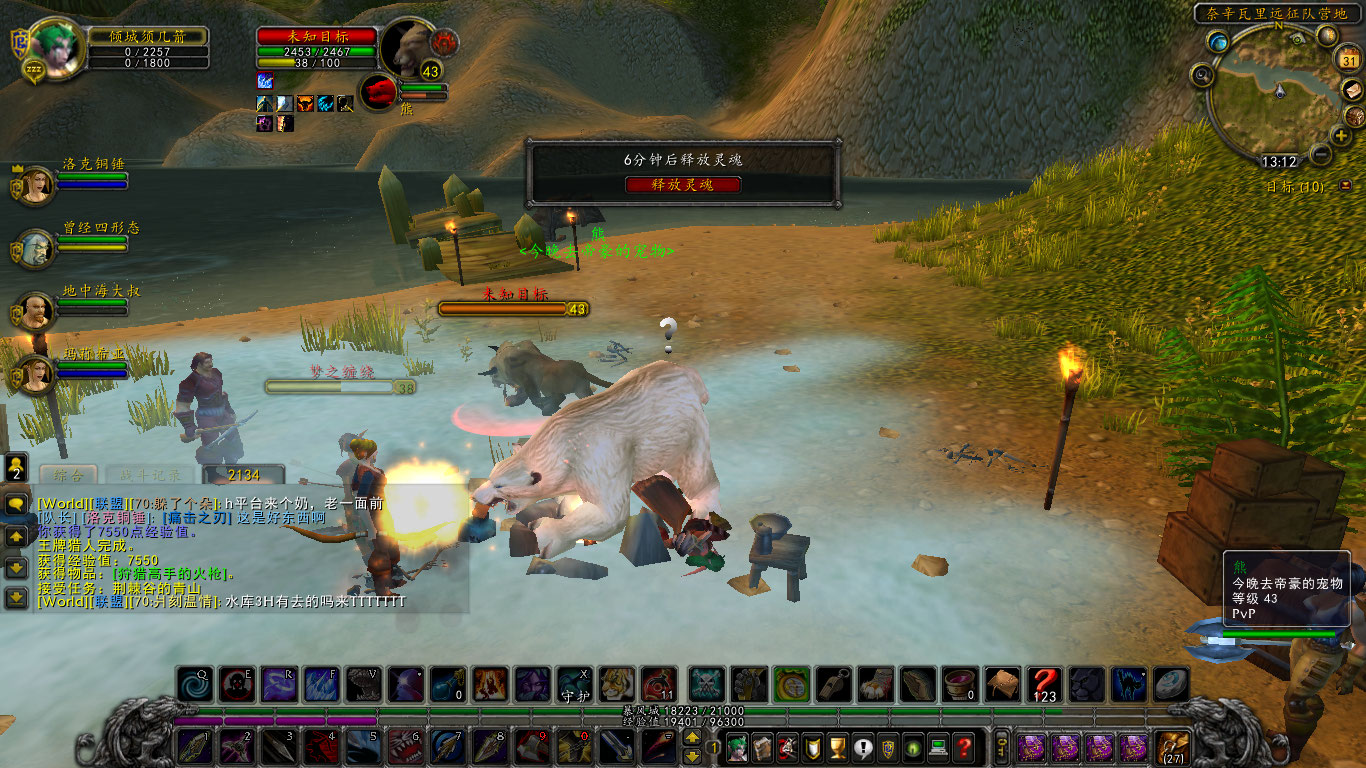
Task: Open the calendar showing 31 near the minimap
Action: 1349,60
